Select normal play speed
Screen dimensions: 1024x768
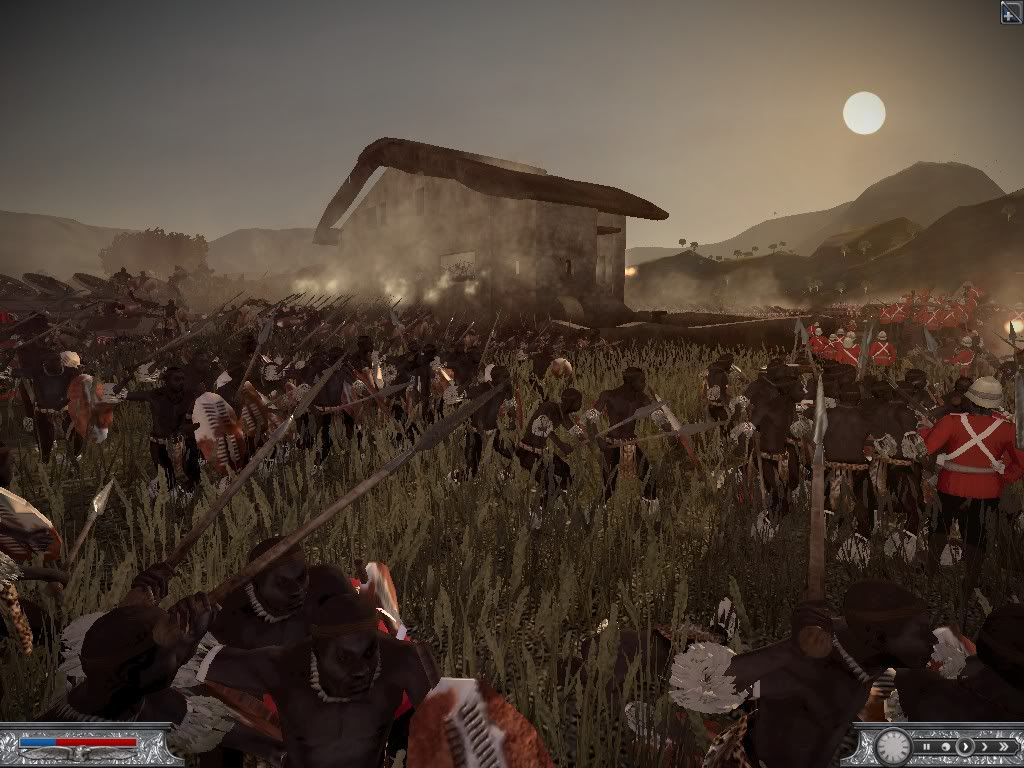click(965, 746)
